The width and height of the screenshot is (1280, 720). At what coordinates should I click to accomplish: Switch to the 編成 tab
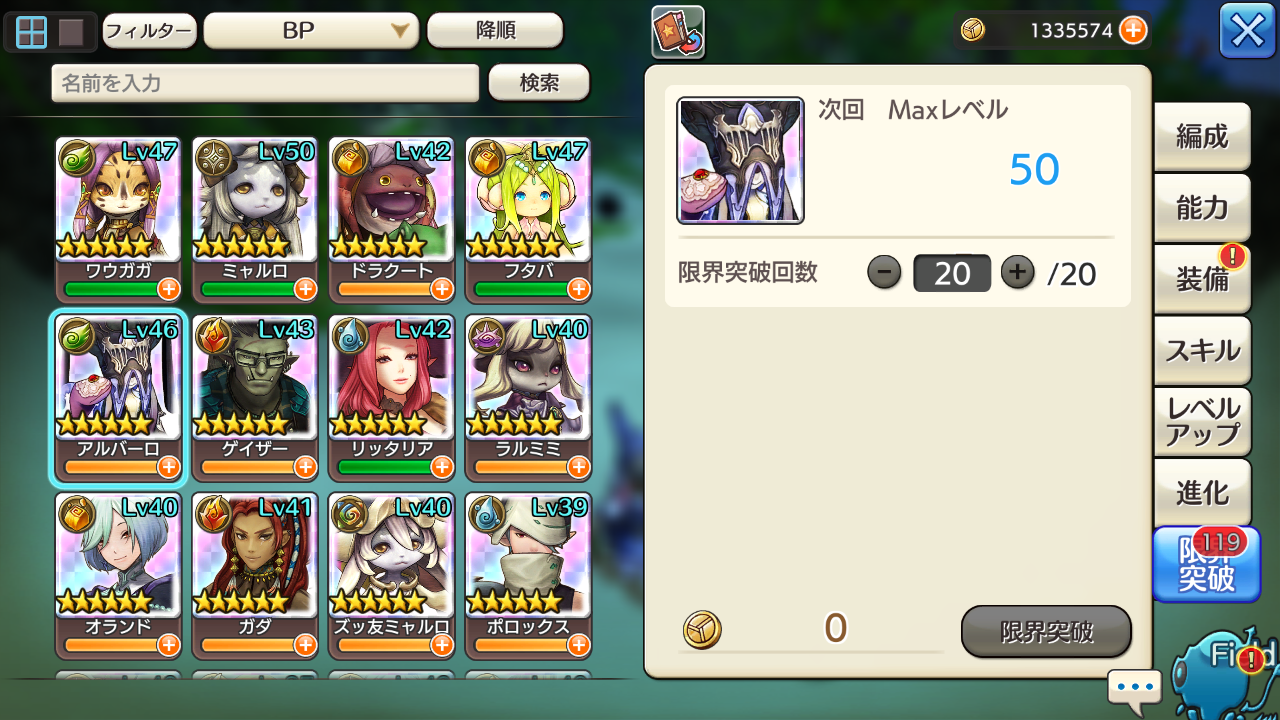(x=1202, y=137)
